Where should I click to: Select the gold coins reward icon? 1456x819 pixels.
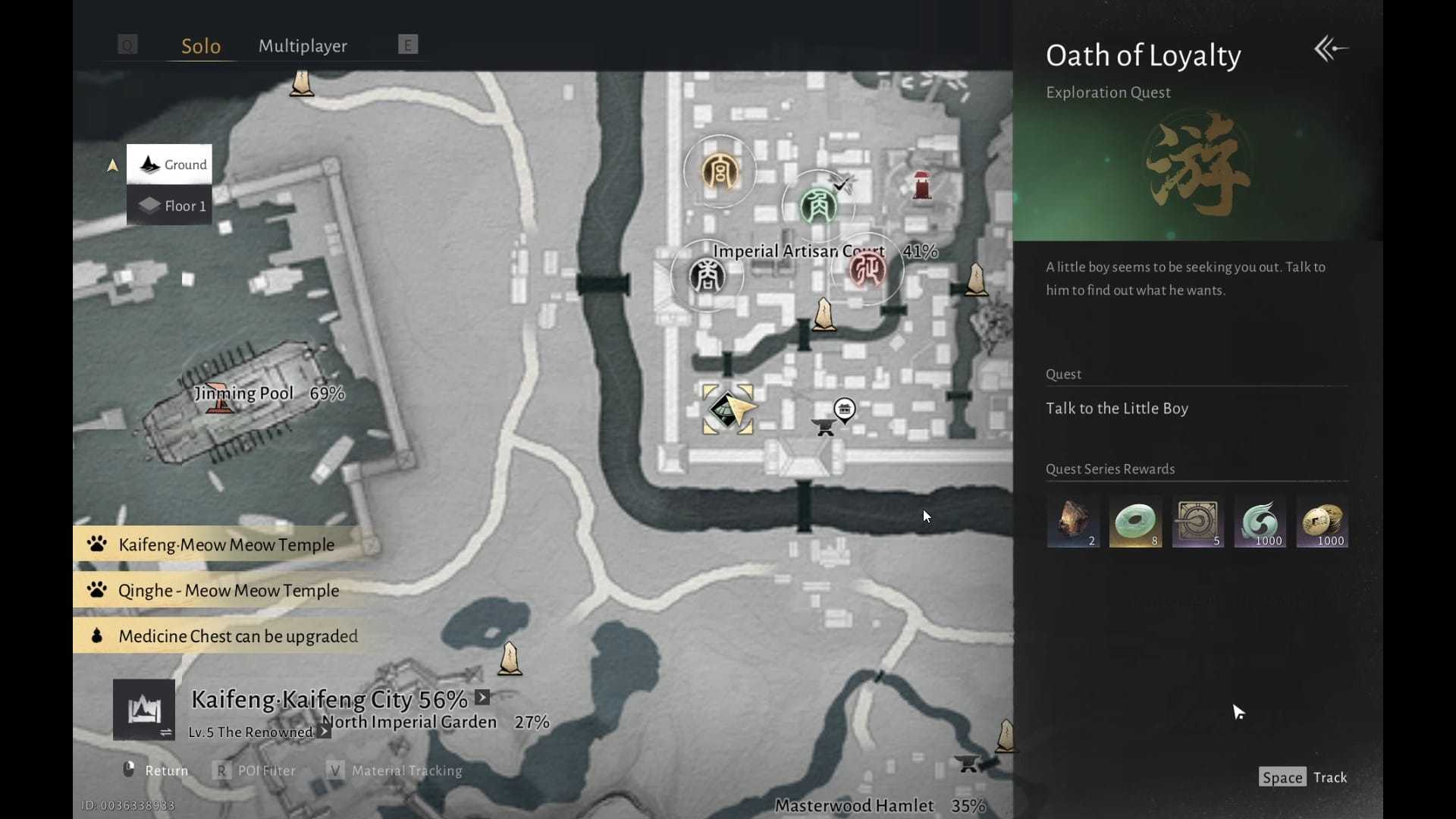coord(1322,522)
